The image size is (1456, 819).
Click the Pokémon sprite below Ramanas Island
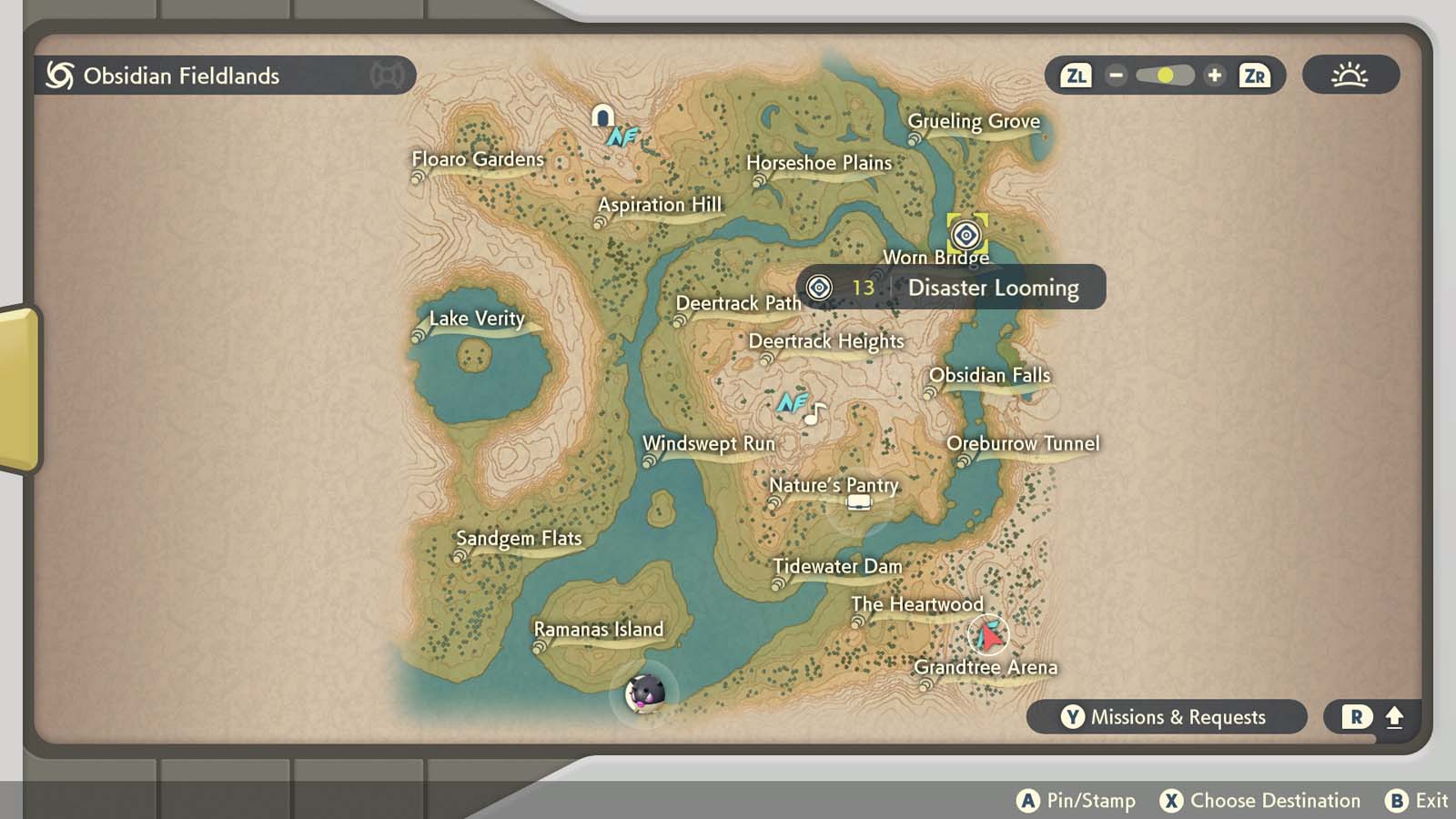646,693
